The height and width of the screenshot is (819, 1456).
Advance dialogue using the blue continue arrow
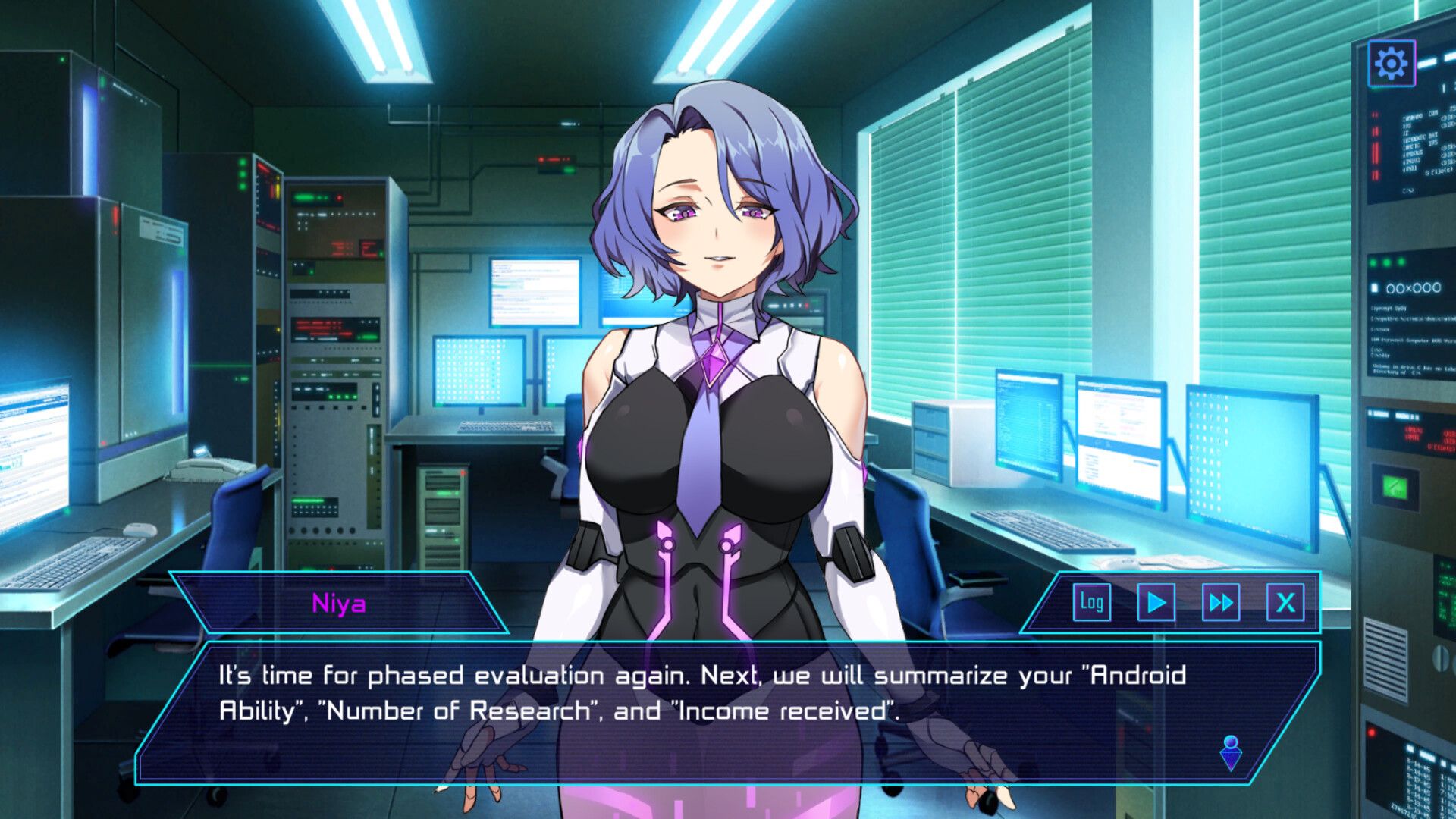1231,753
